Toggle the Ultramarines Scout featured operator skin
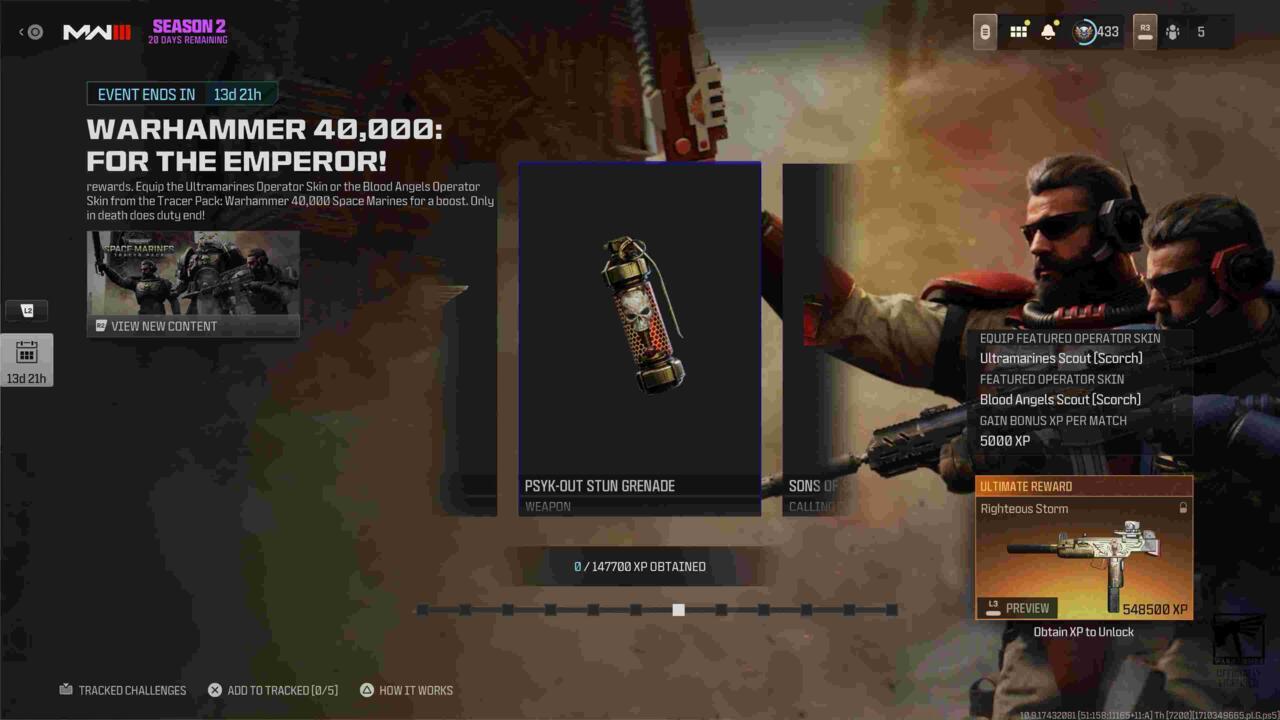Image resolution: width=1280 pixels, height=720 pixels. point(1060,358)
